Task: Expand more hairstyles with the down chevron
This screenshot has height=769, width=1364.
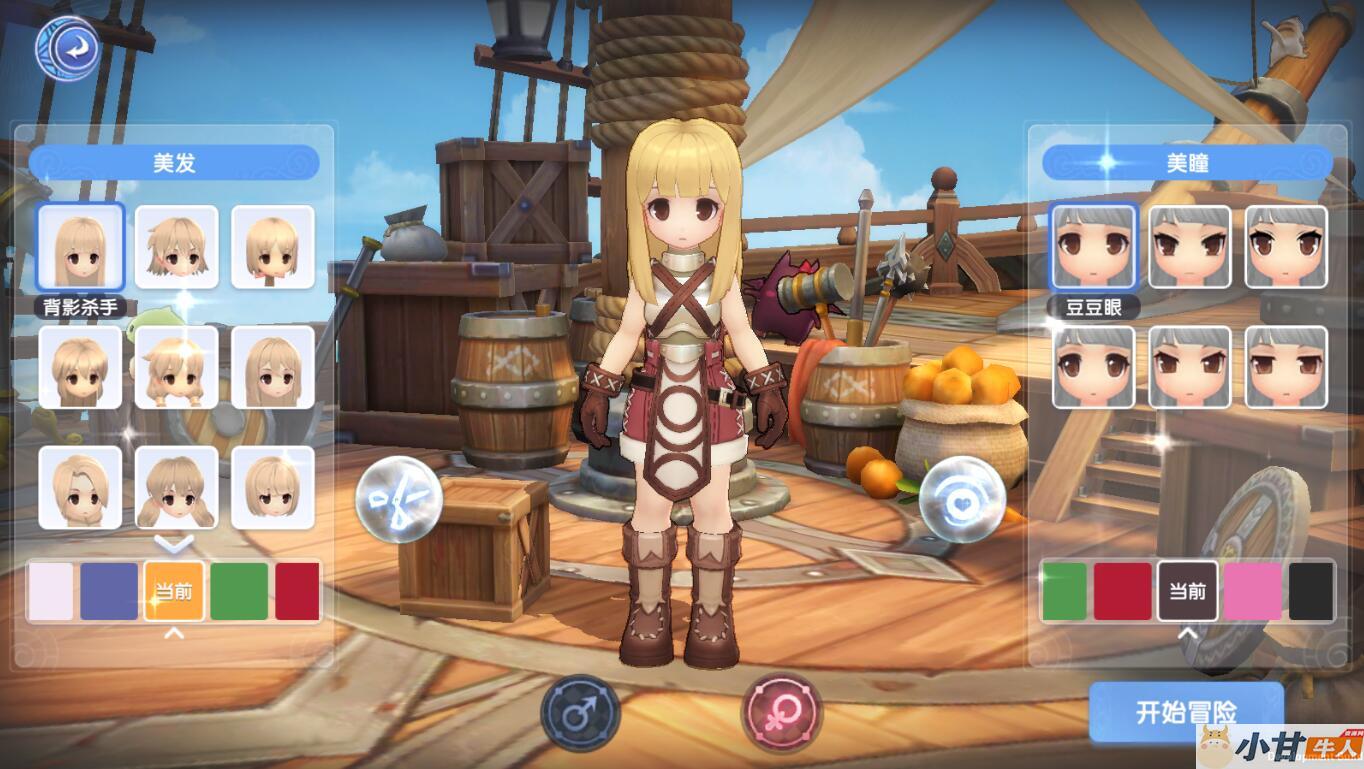Action: pyautogui.click(x=177, y=543)
